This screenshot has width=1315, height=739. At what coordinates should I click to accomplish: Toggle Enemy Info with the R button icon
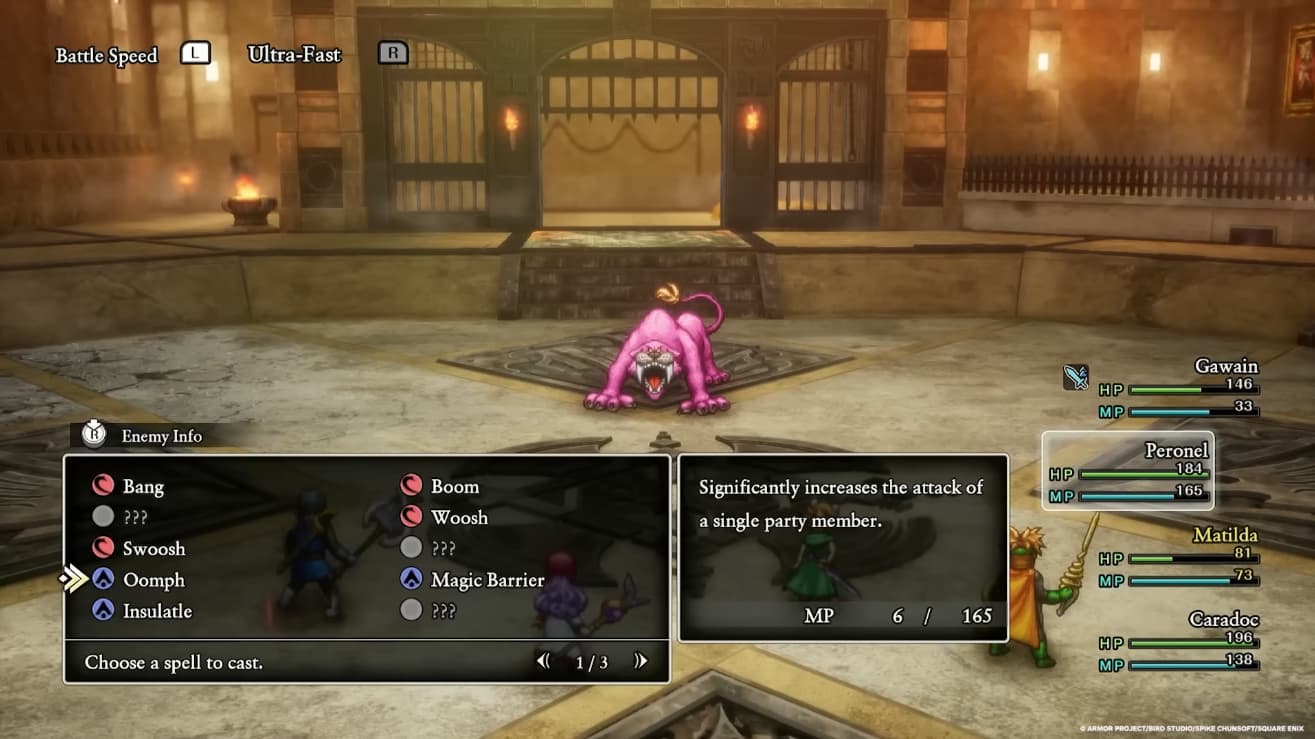click(x=95, y=436)
